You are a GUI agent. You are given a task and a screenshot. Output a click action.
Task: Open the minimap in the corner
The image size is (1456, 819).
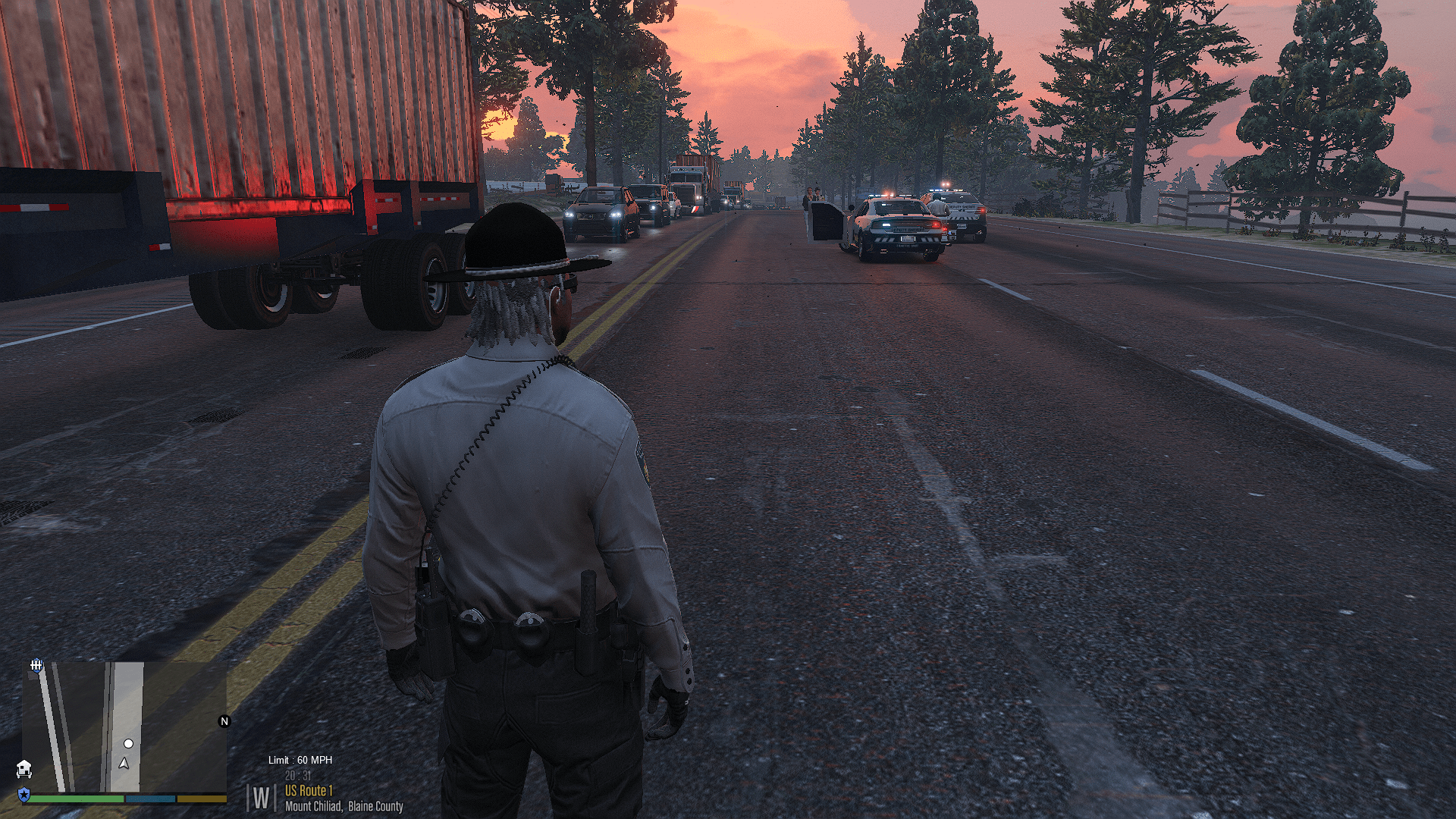tap(124, 727)
